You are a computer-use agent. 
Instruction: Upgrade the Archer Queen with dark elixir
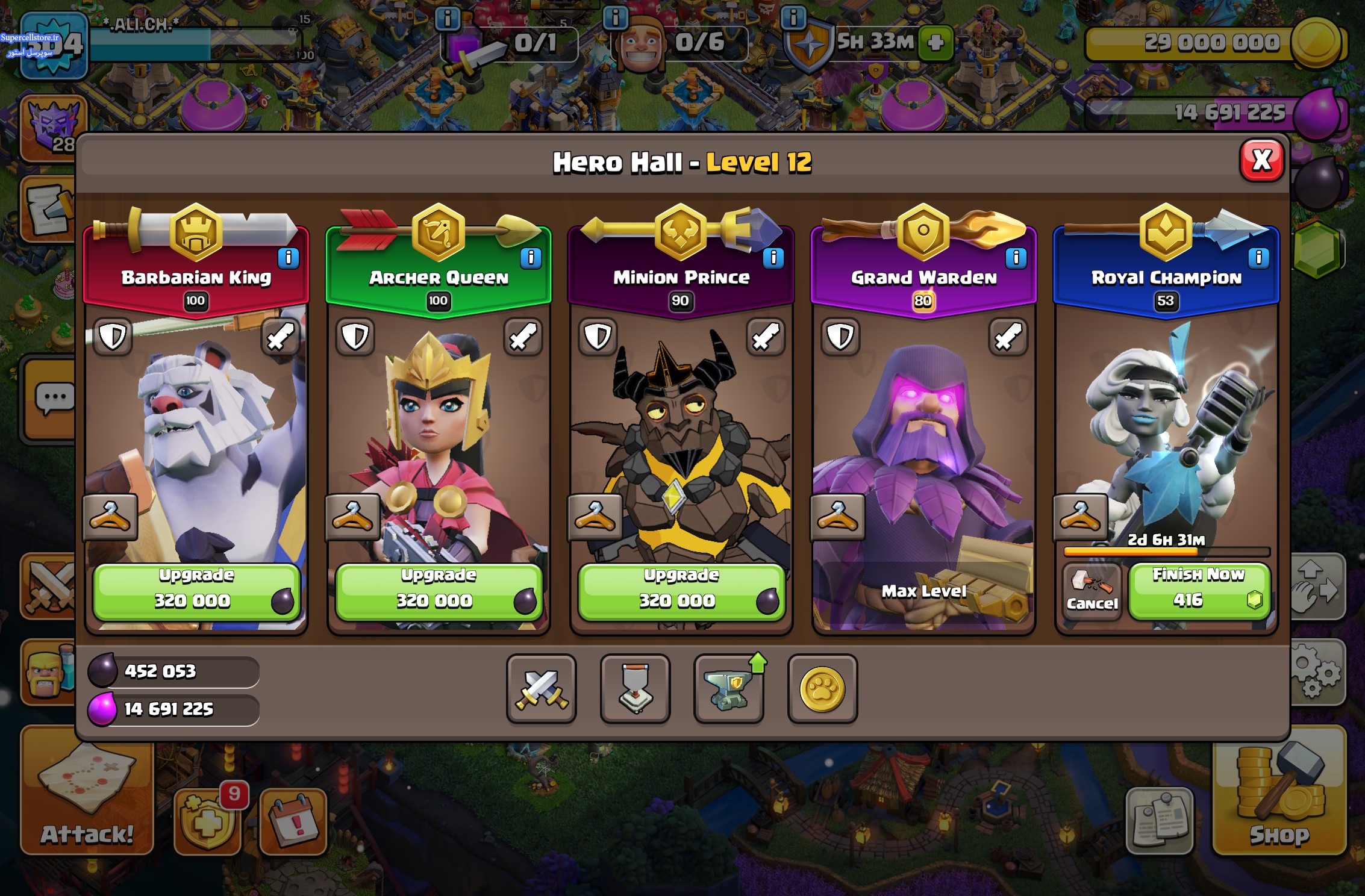coord(439,591)
